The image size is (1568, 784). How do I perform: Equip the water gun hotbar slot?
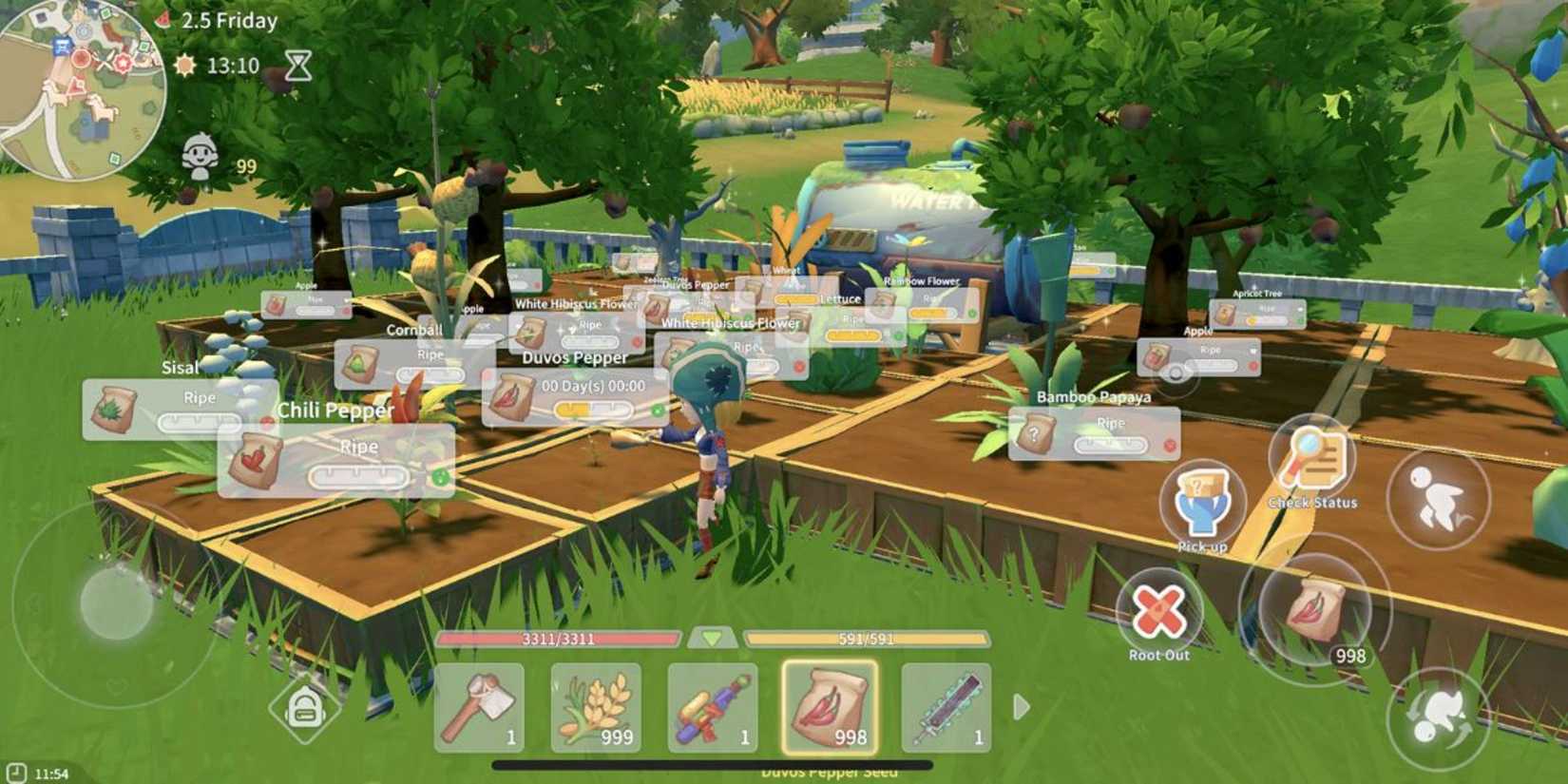[713, 708]
